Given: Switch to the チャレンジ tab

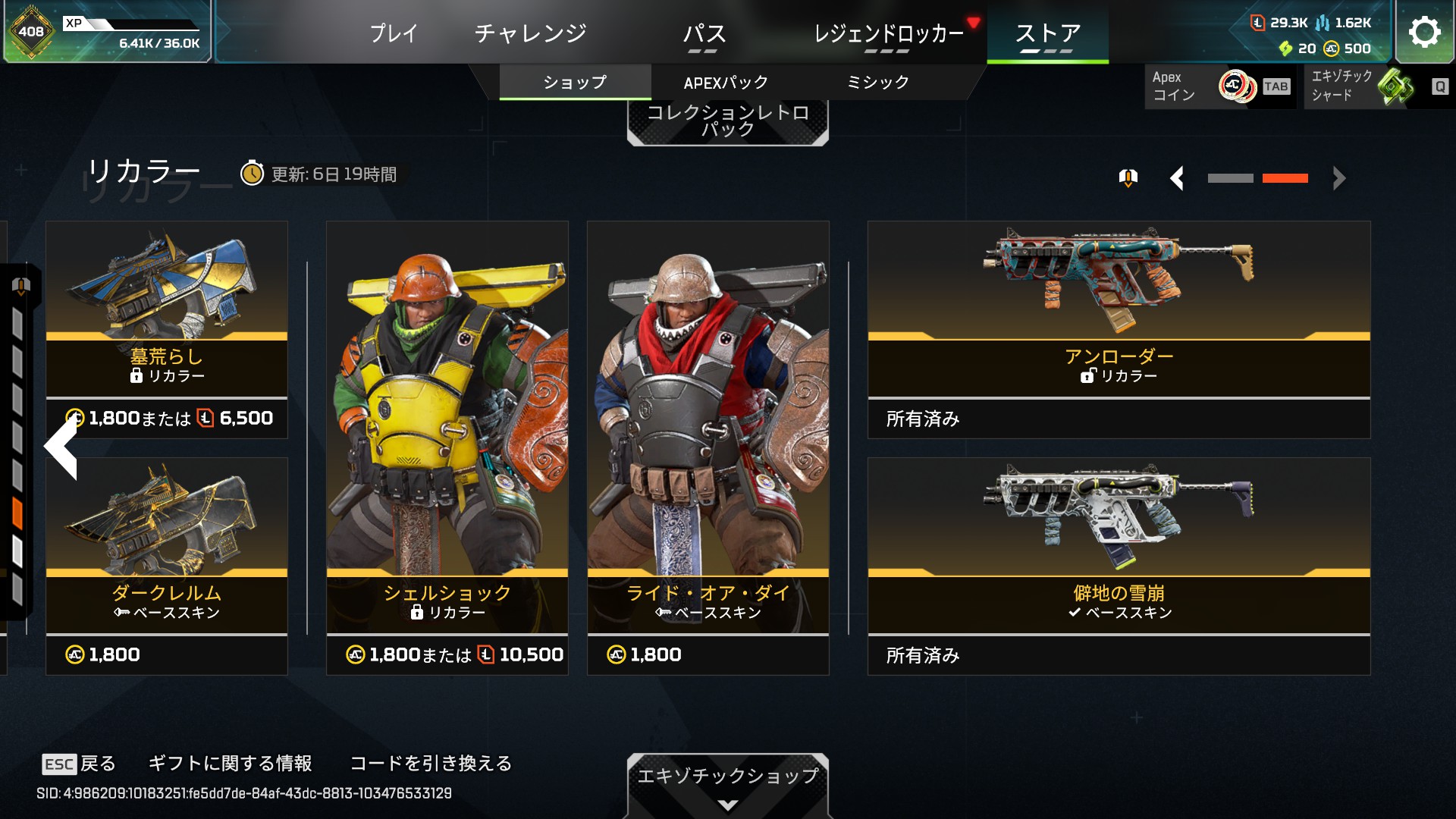Looking at the screenshot, I should tap(530, 33).
